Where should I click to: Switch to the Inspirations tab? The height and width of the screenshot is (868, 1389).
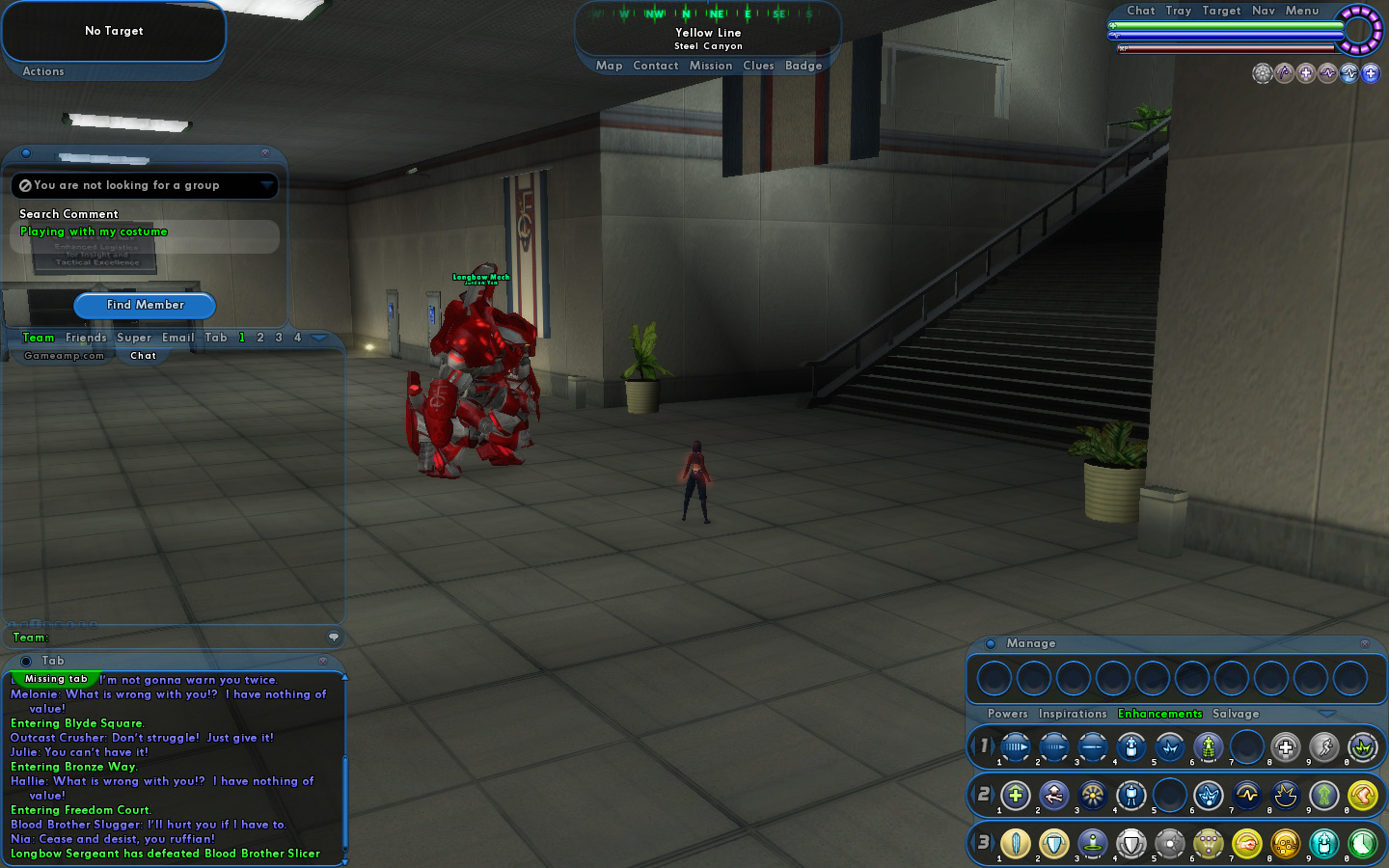click(1073, 714)
